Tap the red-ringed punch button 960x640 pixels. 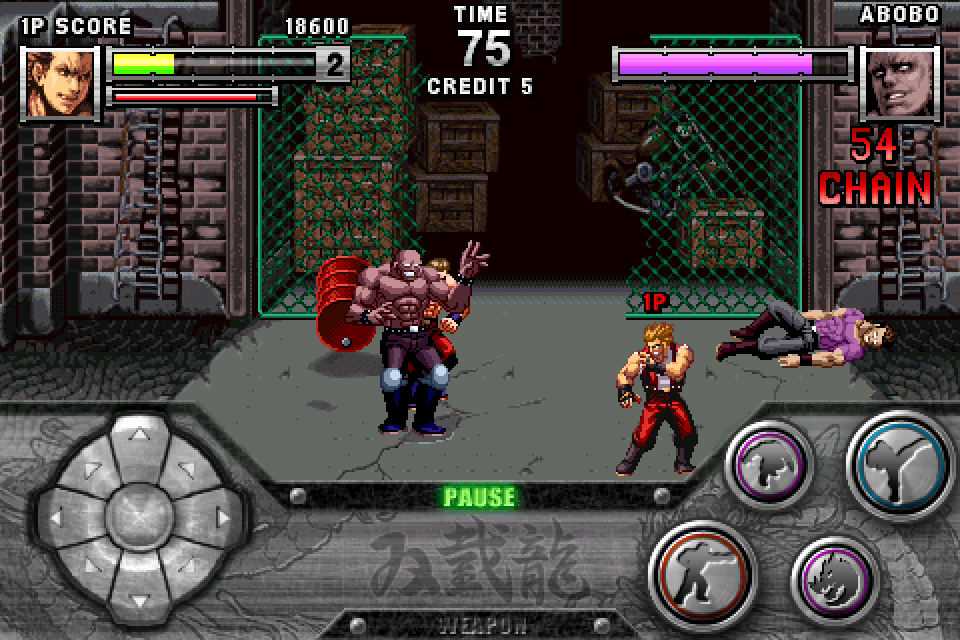tap(701, 574)
